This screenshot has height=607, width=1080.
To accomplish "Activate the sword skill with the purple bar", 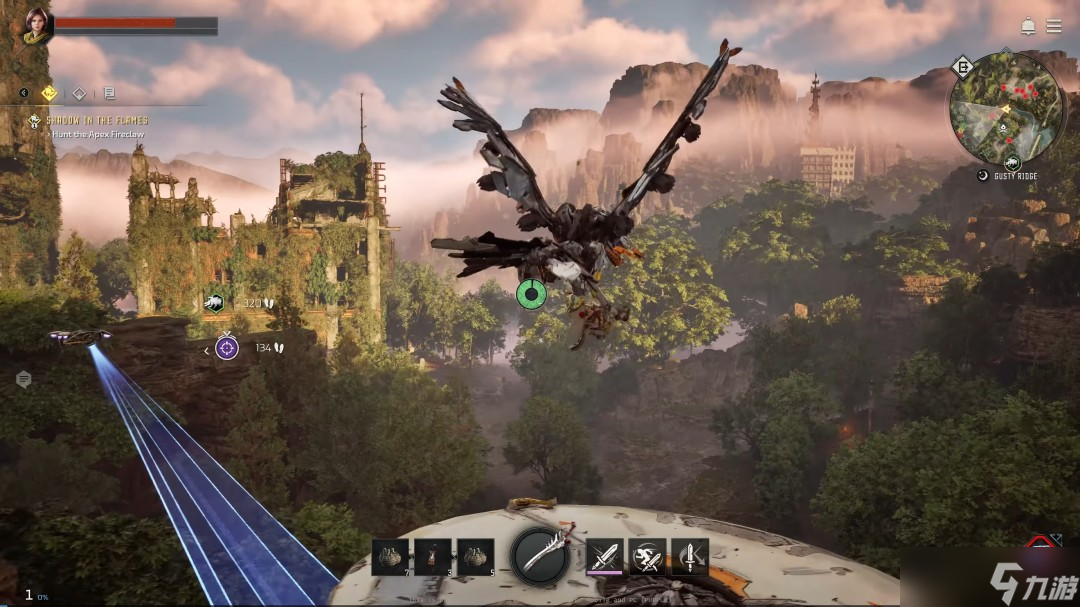I will 605,557.
